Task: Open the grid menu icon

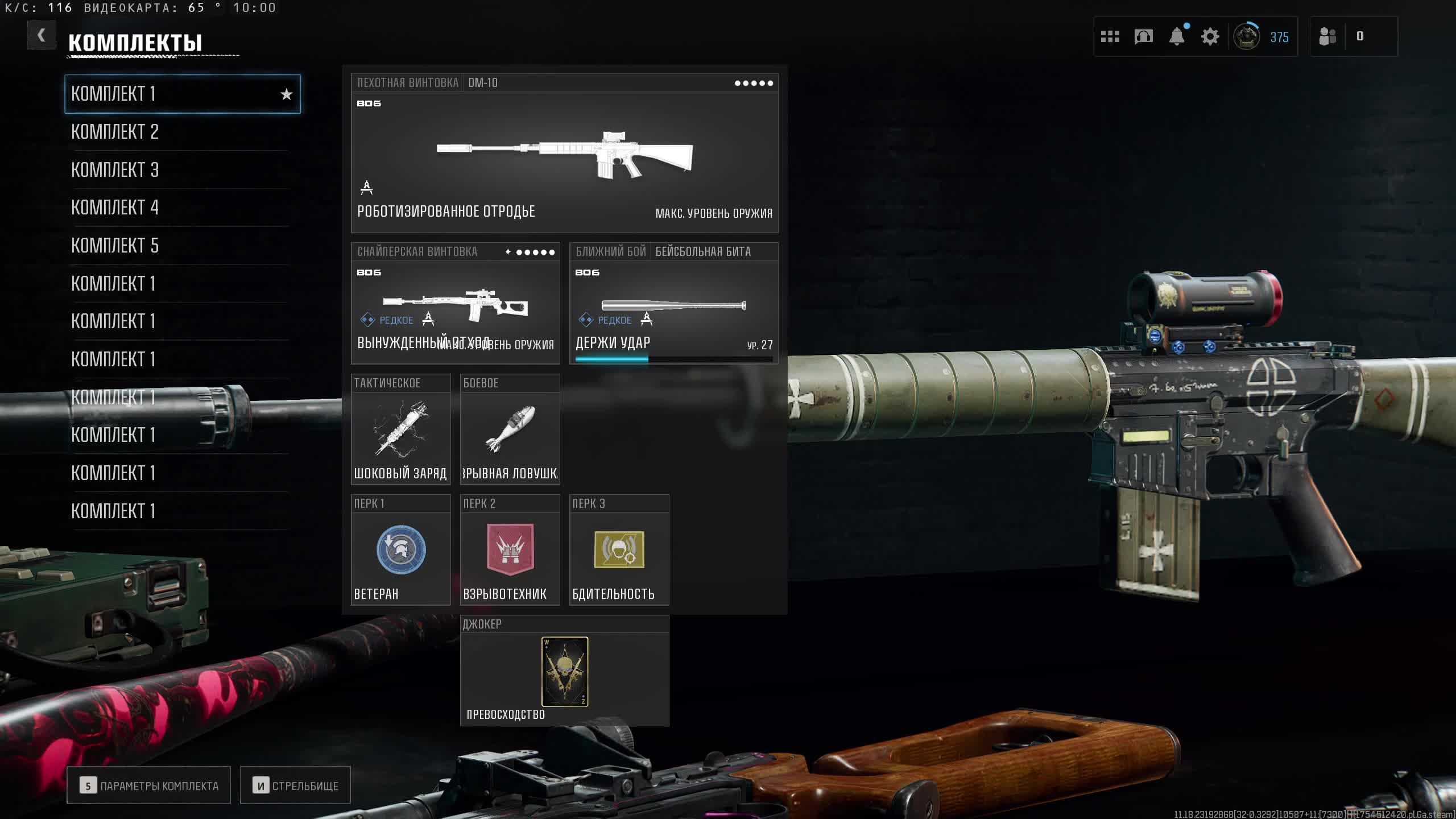Action: click(x=1110, y=37)
